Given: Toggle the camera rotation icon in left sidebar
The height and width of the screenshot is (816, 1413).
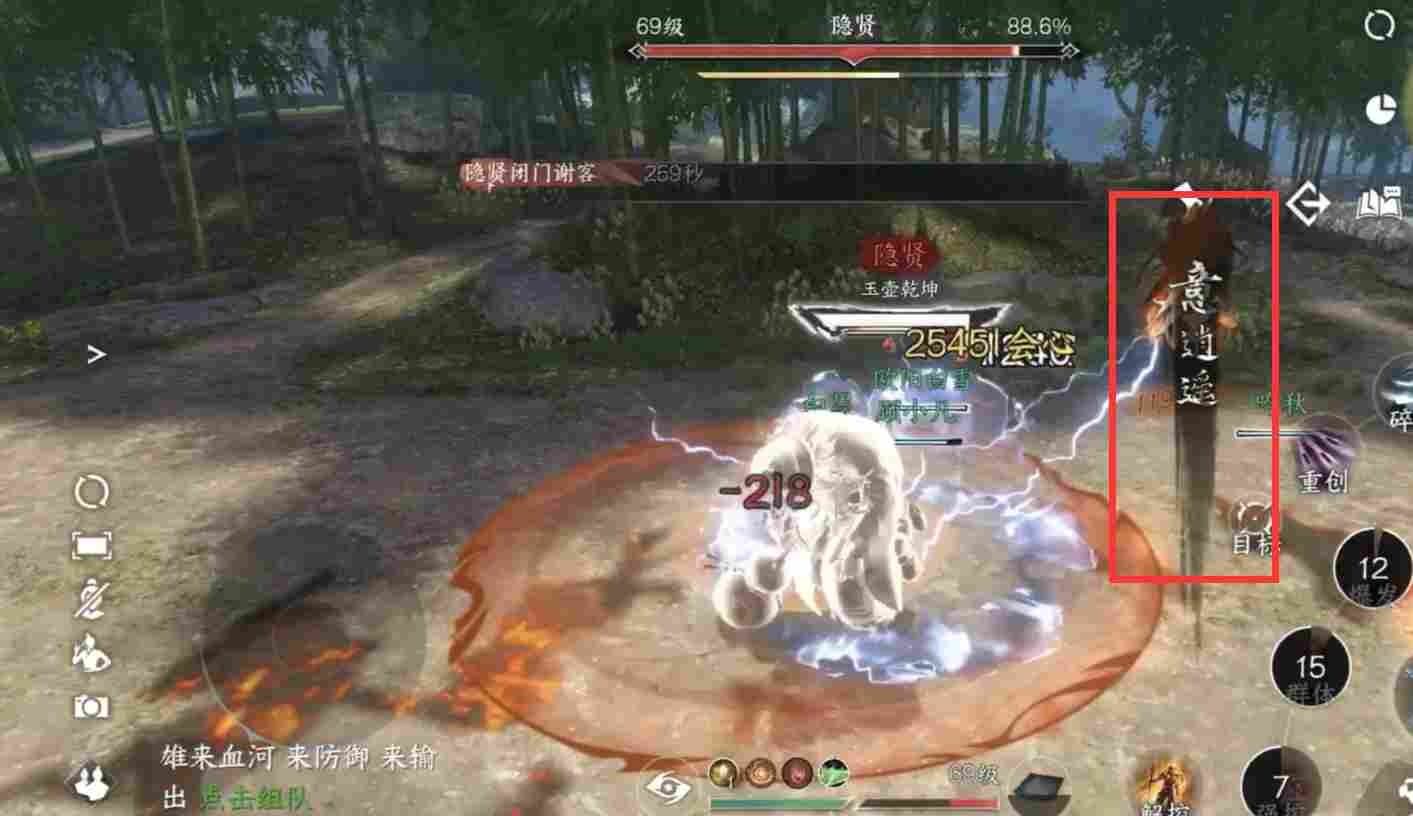Looking at the screenshot, I should tap(92, 490).
